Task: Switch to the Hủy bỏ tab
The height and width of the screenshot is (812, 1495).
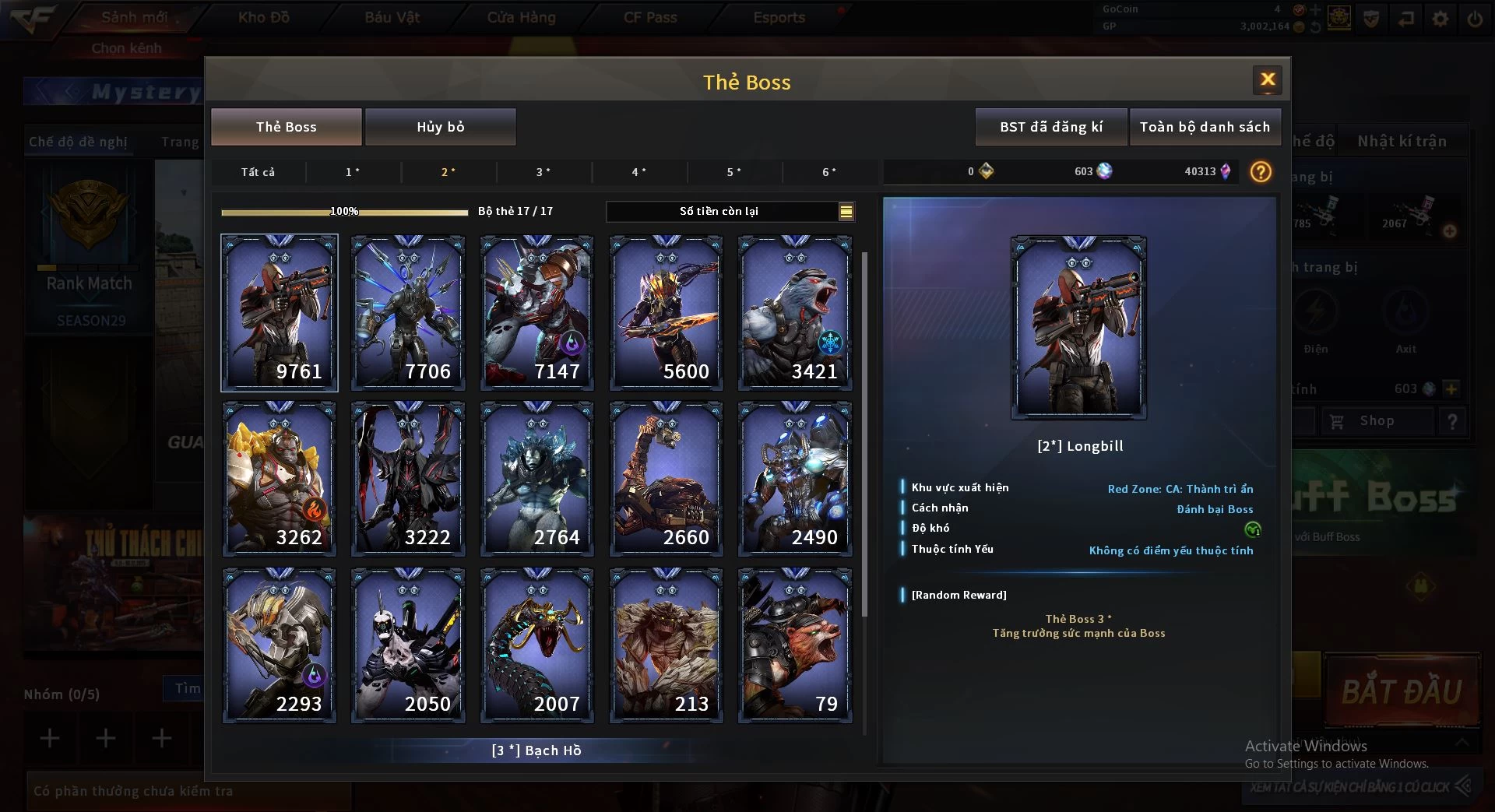Action: click(x=440, y=127)
